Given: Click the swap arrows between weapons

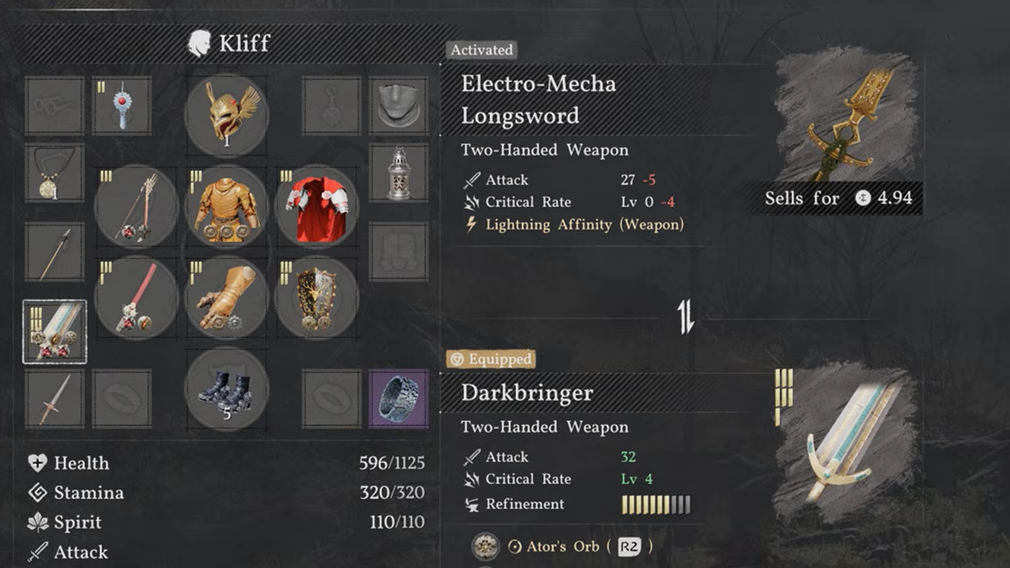Looking at the screenshot, I should (x=686, y=317).
